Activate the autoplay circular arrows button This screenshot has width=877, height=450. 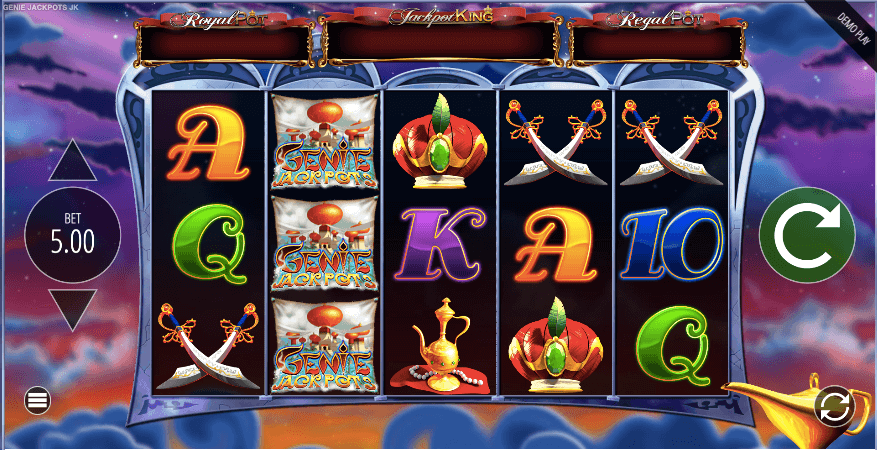pos(833,405)
